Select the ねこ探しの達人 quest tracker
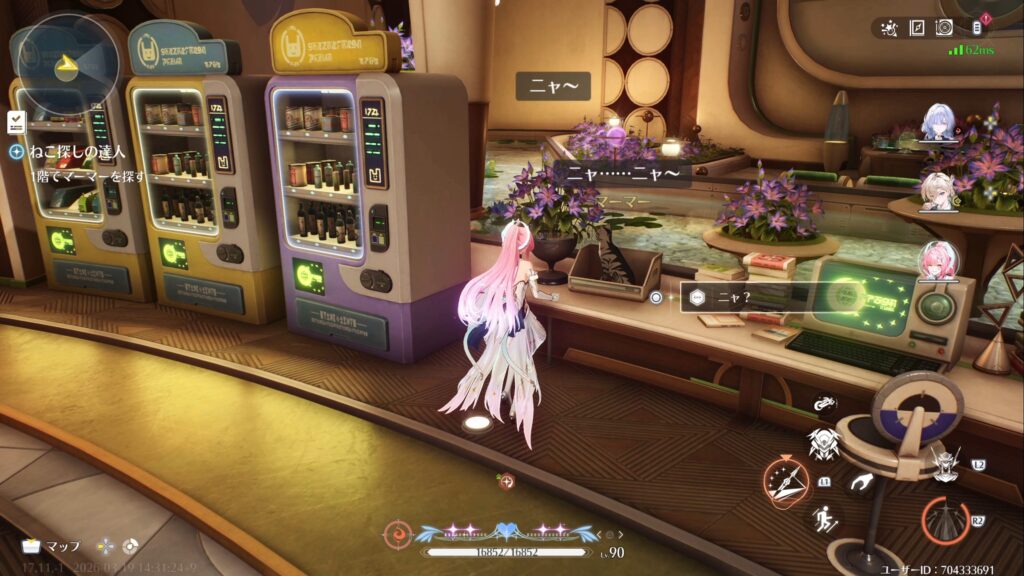Image resolution: width=1024 pixels, height=576 pixels. (x=77, y=152)
